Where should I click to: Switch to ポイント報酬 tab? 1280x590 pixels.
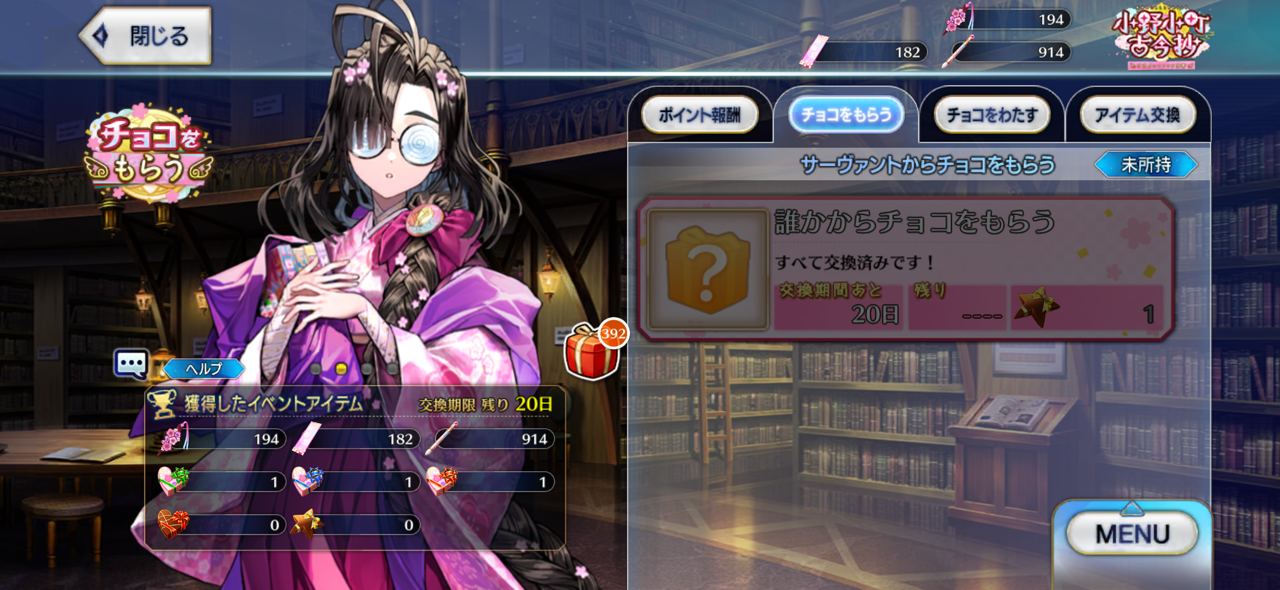[x=700, y=115]
